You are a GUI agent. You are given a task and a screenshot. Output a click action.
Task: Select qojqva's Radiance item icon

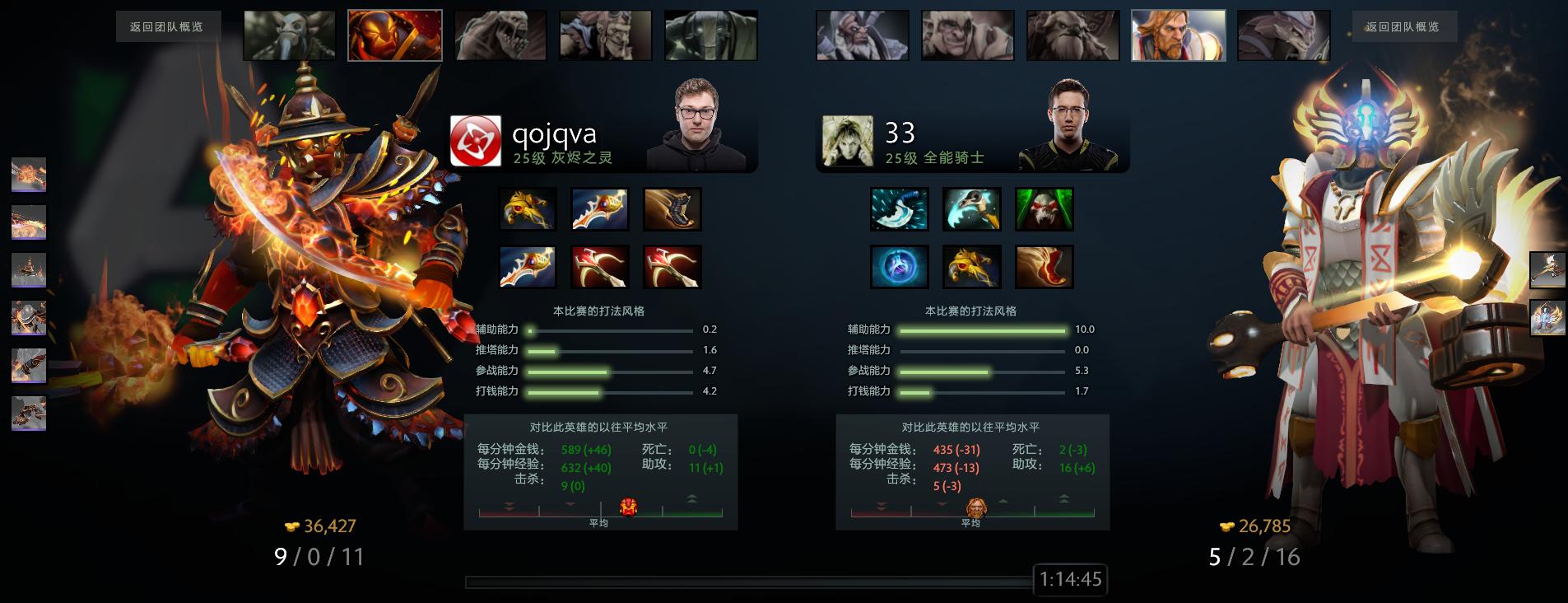[x=528, y=208]
